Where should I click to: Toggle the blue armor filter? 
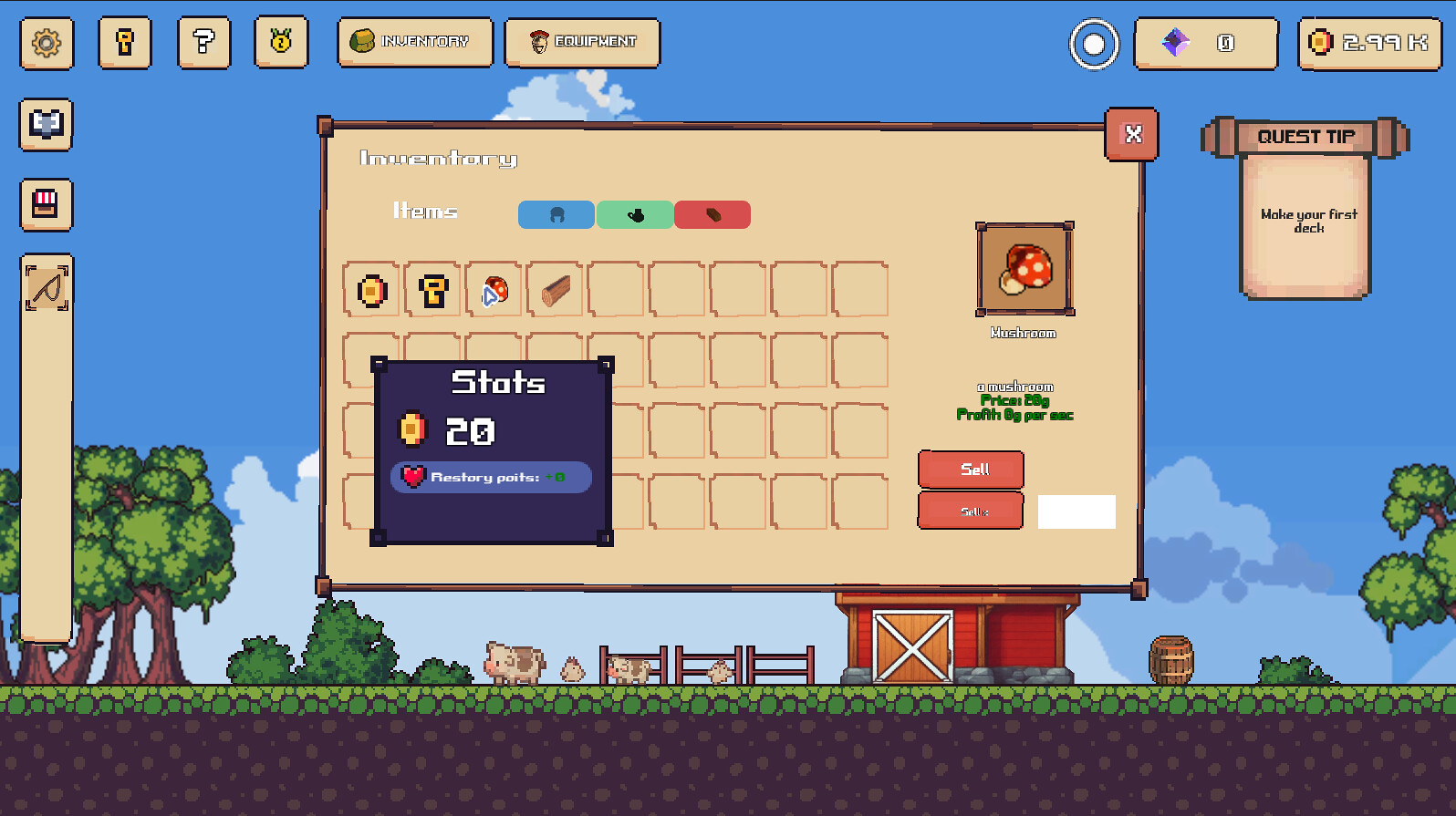[x=555, y=214]
